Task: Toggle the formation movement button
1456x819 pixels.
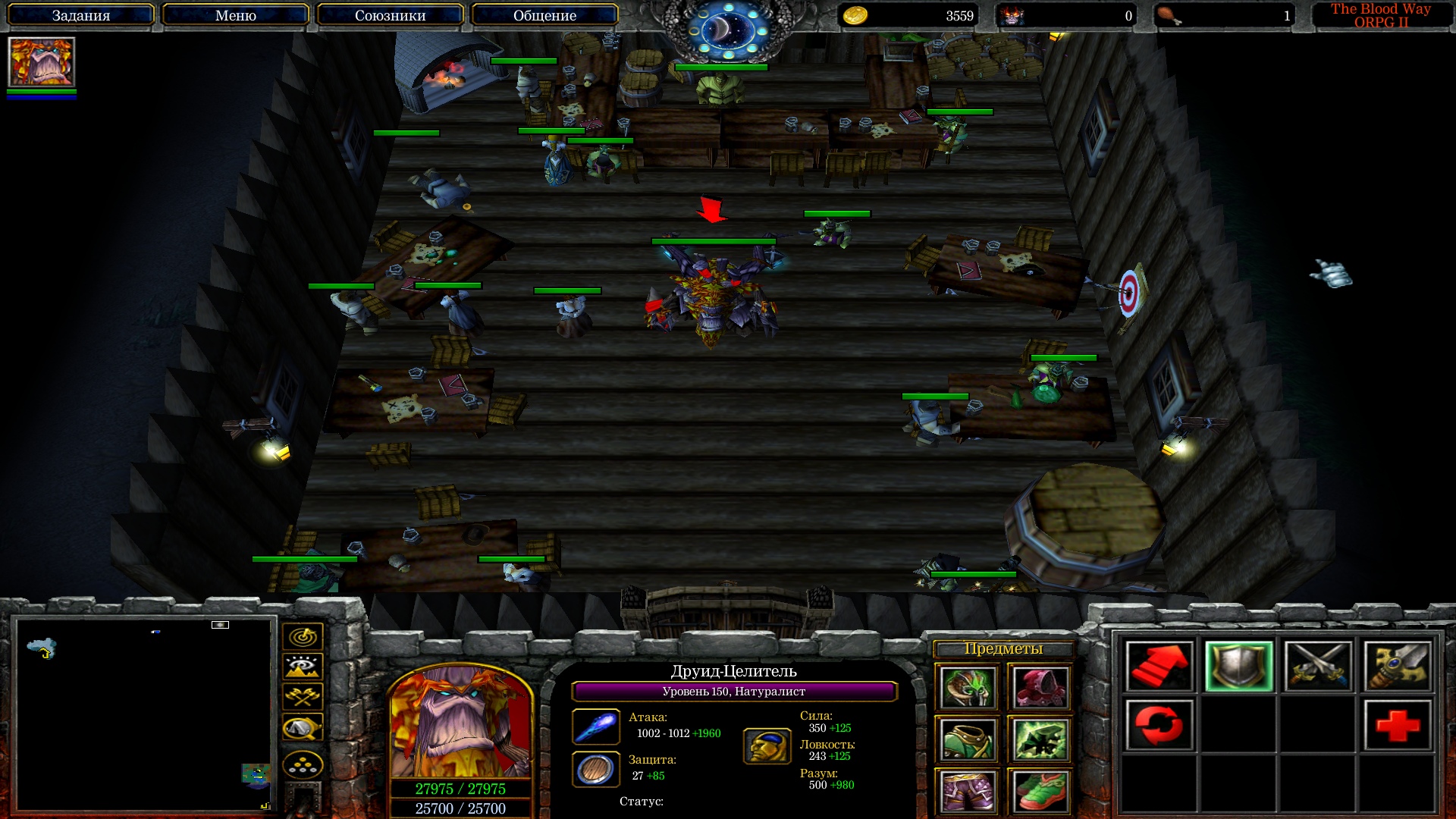Action: coord(303,764)
